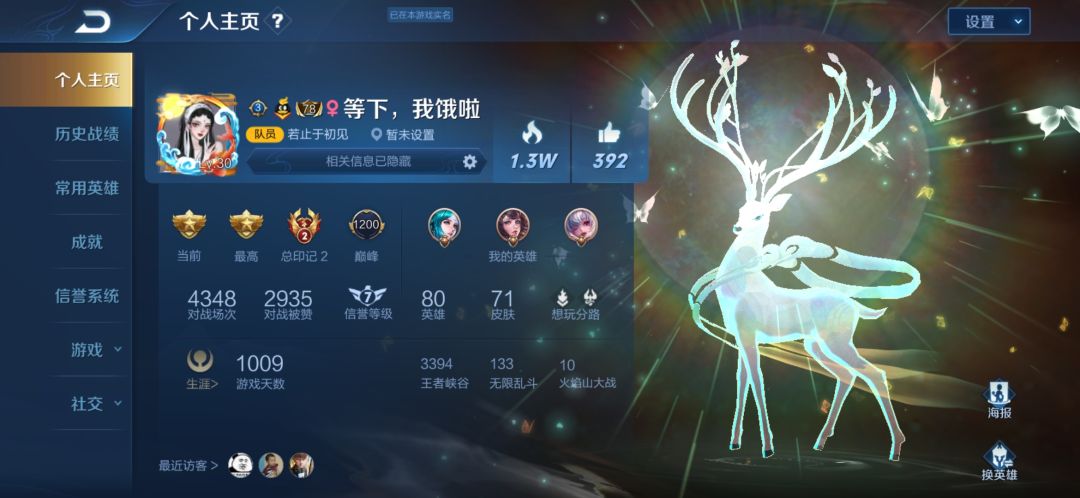
Task: View the flame popularity 1.3W panel
Action: [532, 145]
